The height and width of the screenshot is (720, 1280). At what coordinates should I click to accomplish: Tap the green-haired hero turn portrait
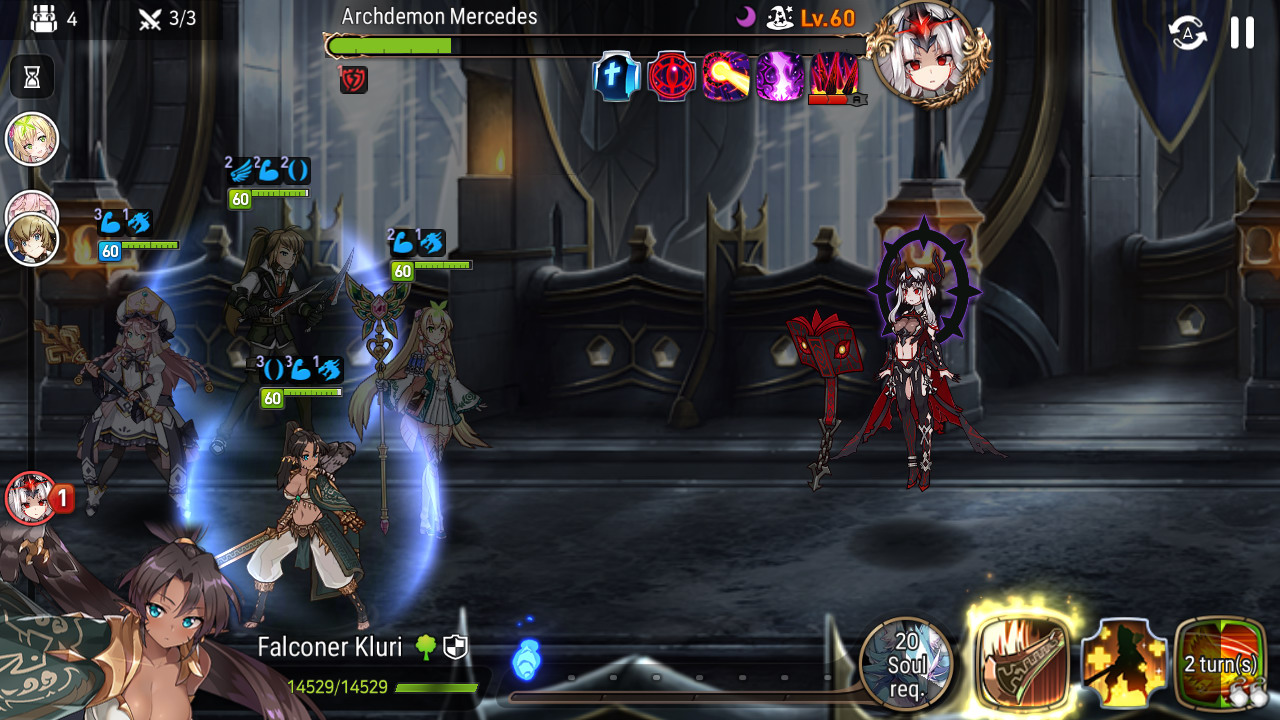pyautogui.click(x=32, y=139)
